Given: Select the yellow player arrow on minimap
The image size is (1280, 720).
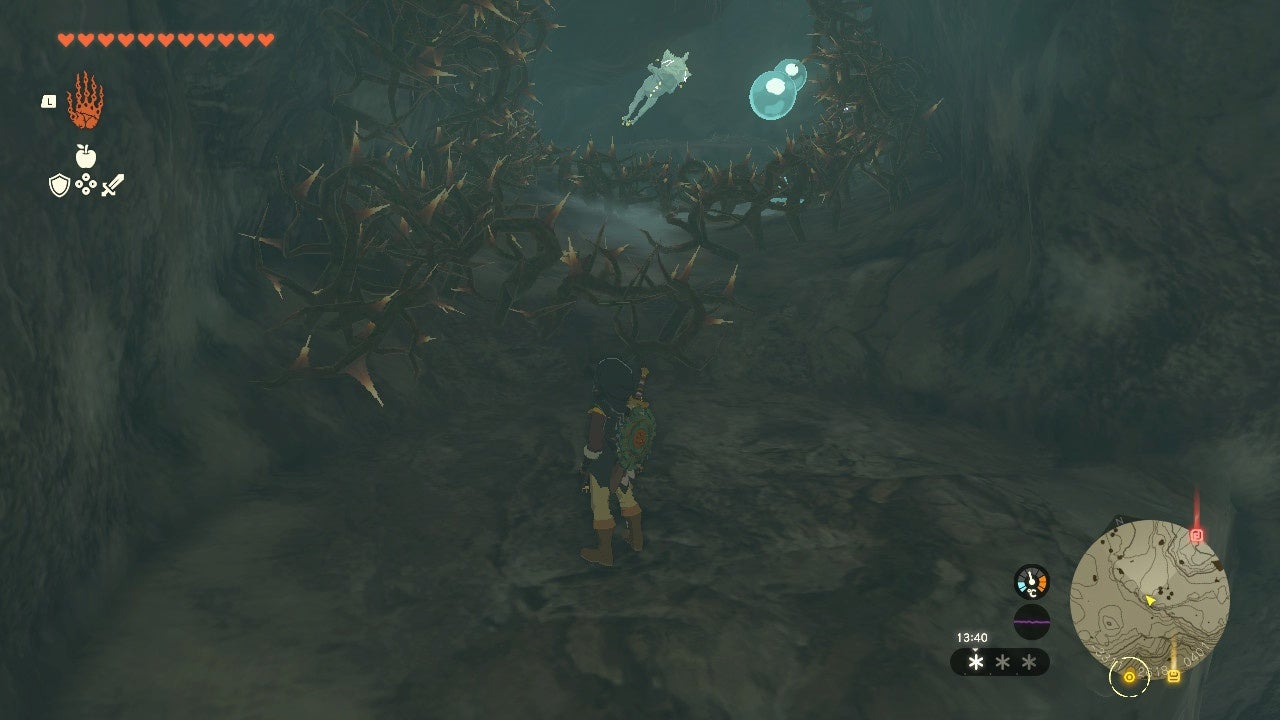Looking at the screenshot, I should point(1150,600).
